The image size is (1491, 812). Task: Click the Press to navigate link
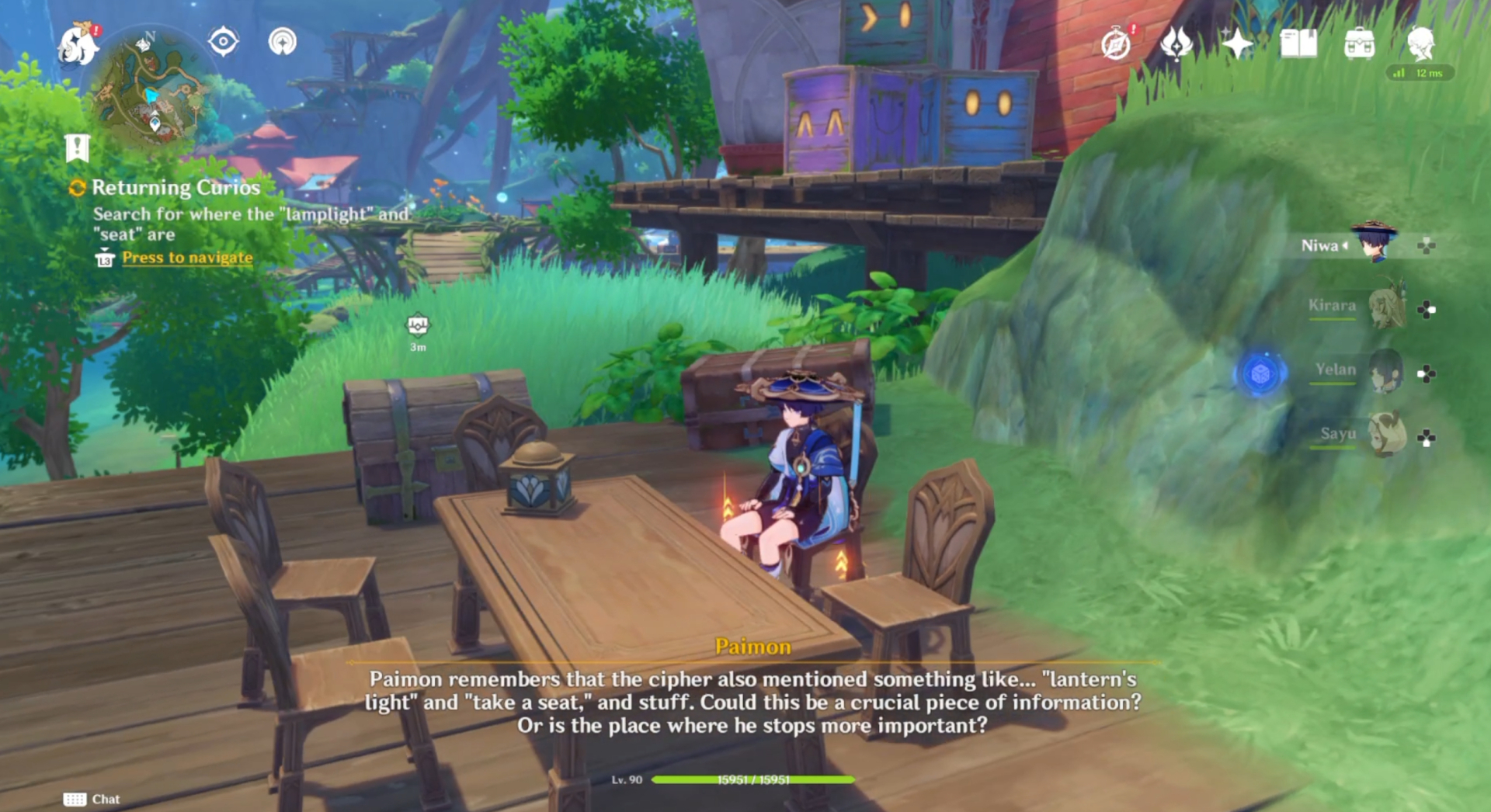(186, 257)
